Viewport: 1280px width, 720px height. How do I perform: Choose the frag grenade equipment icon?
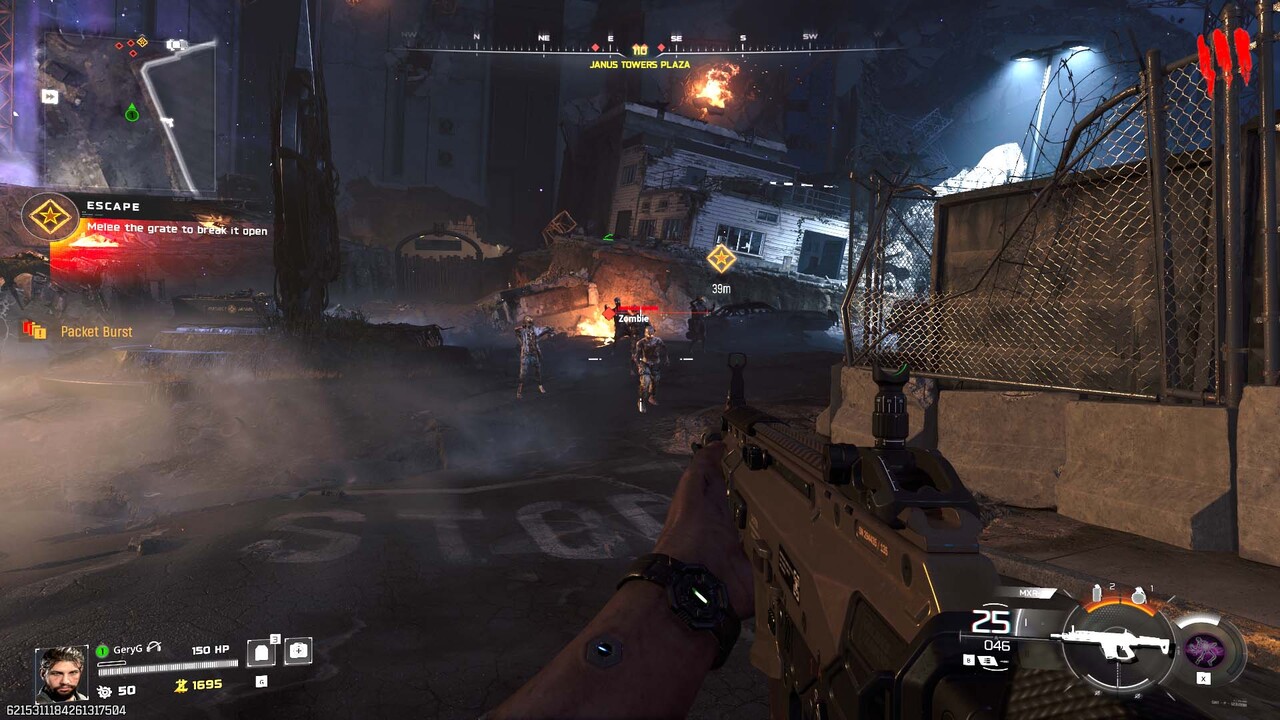click(x=1138, y=595)
